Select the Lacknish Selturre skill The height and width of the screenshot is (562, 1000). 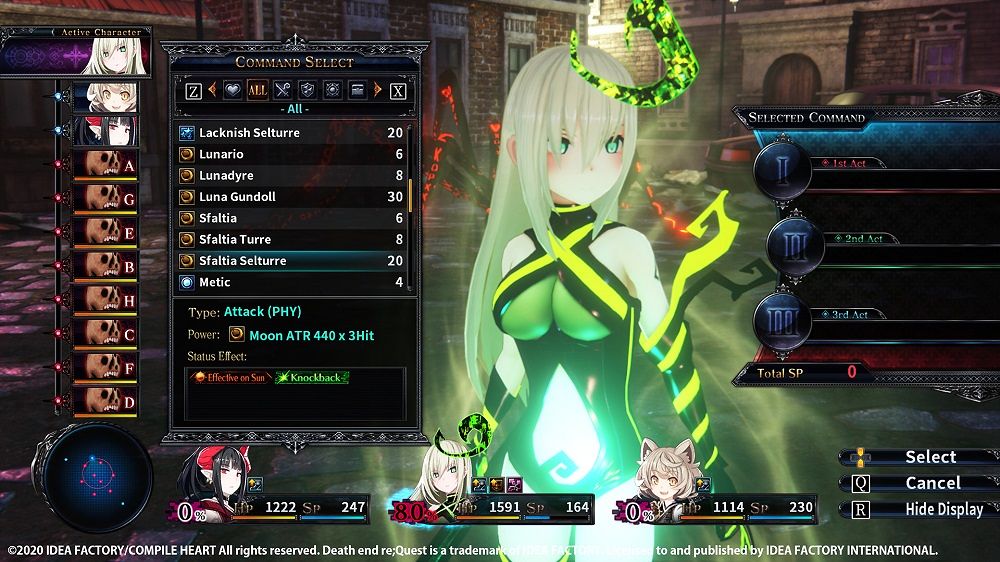pos(290,133)
